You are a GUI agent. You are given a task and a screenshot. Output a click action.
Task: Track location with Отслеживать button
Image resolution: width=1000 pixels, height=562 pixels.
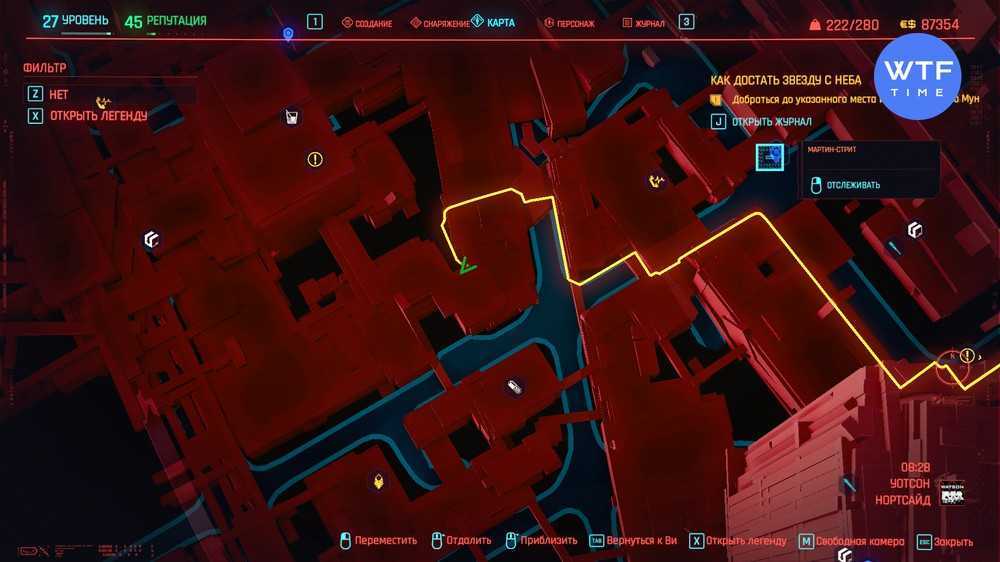point(845,184)
